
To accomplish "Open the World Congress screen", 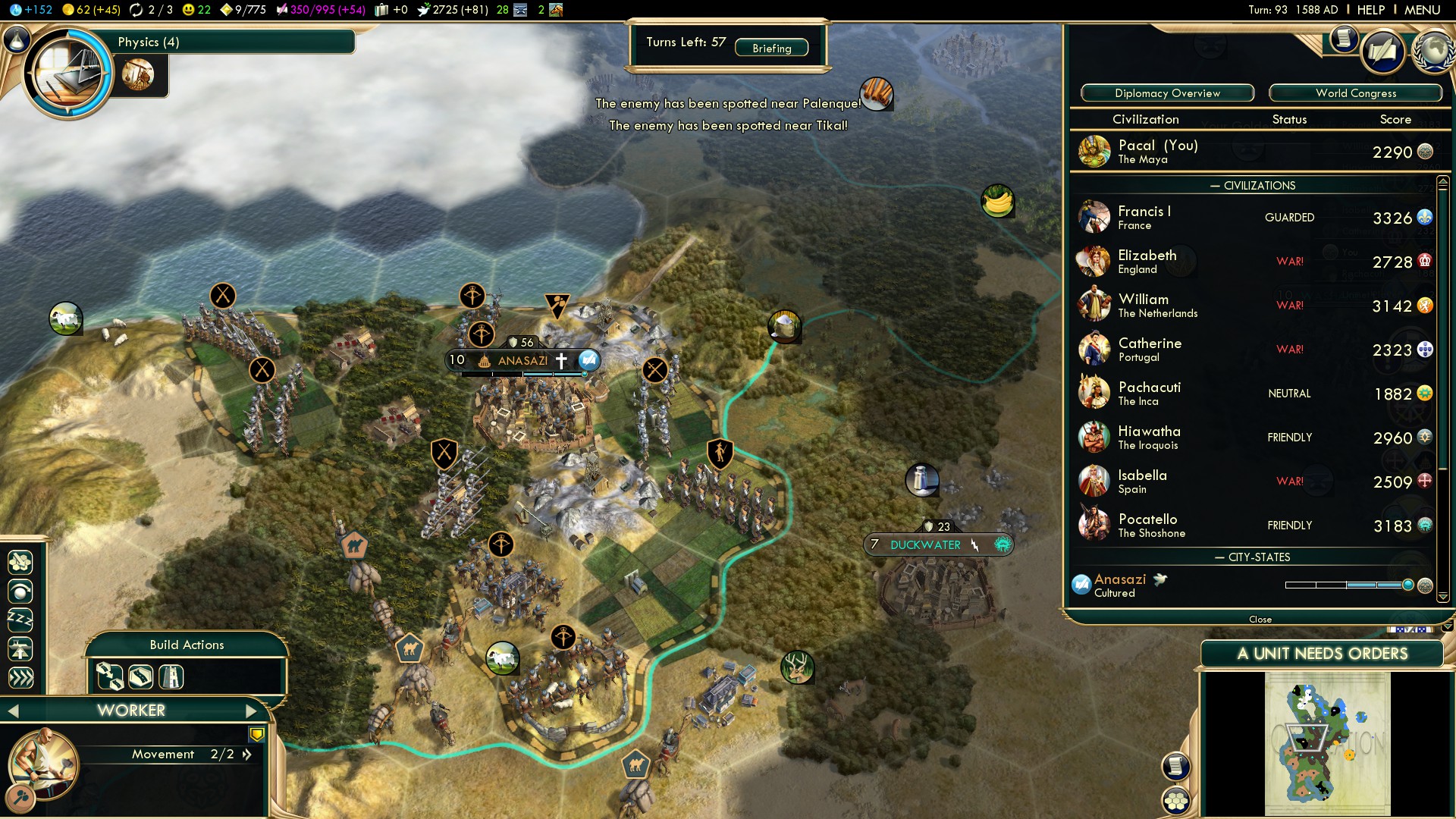I will point(1355,93).
